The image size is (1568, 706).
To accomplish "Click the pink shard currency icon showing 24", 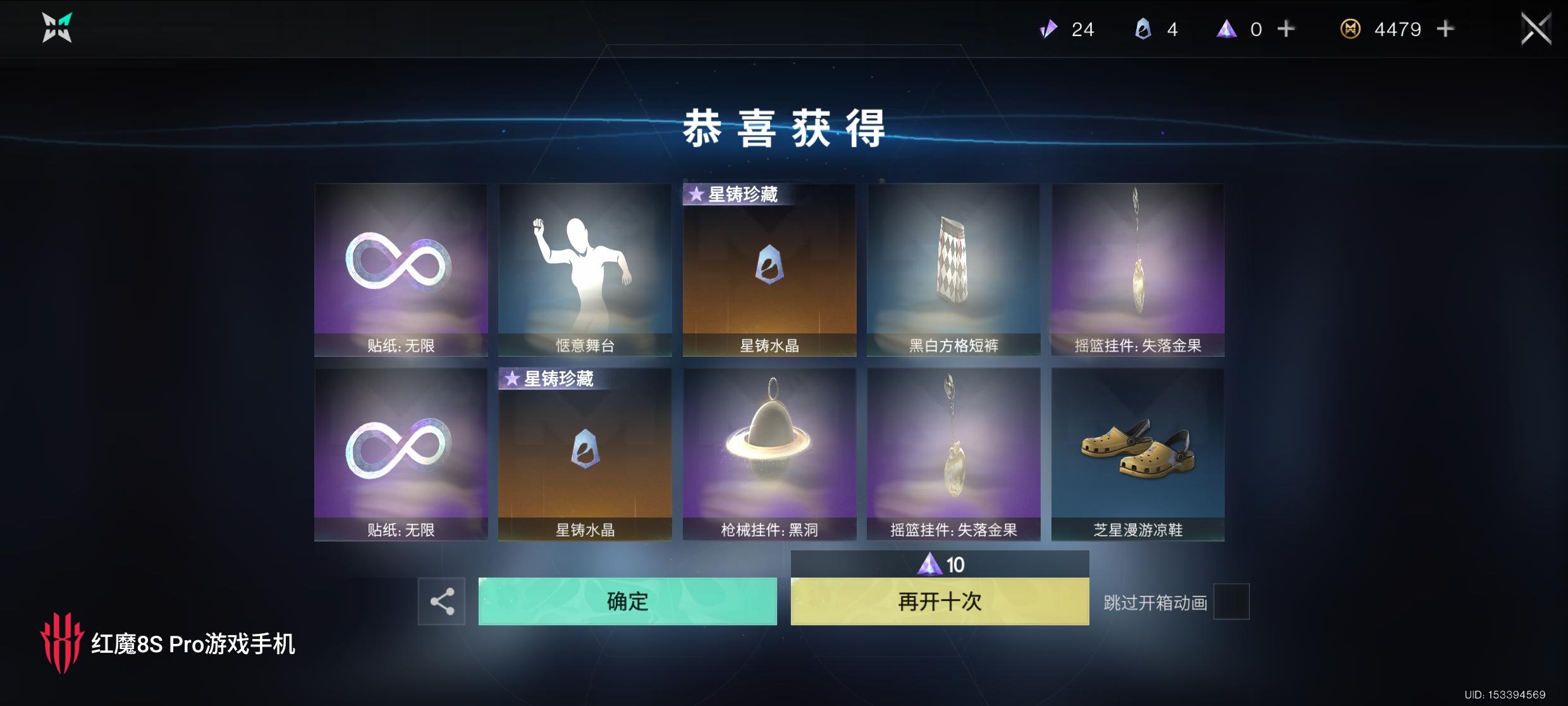I will pos(1046,29).
